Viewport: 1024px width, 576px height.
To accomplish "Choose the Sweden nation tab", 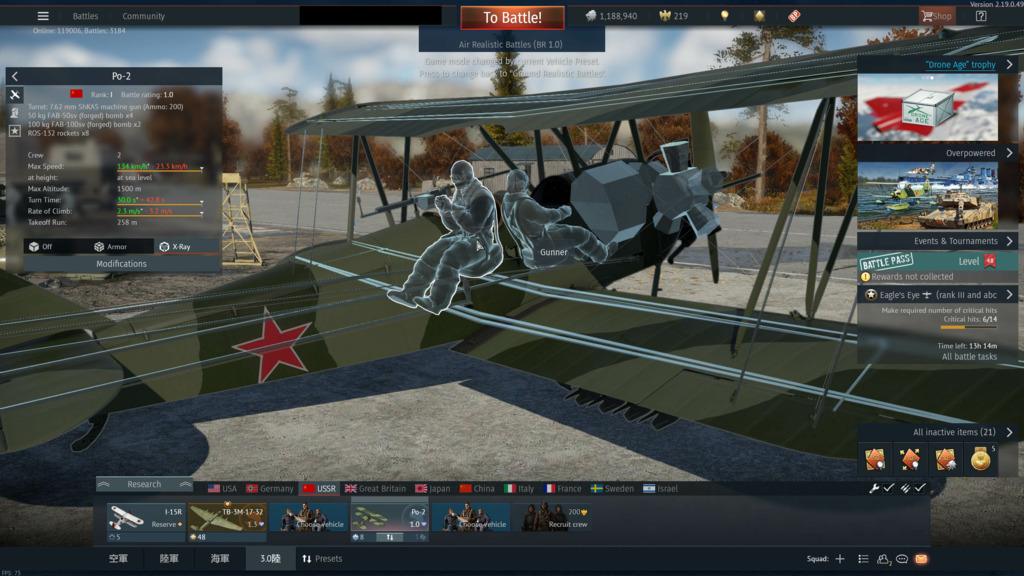I will click(612, 489).
